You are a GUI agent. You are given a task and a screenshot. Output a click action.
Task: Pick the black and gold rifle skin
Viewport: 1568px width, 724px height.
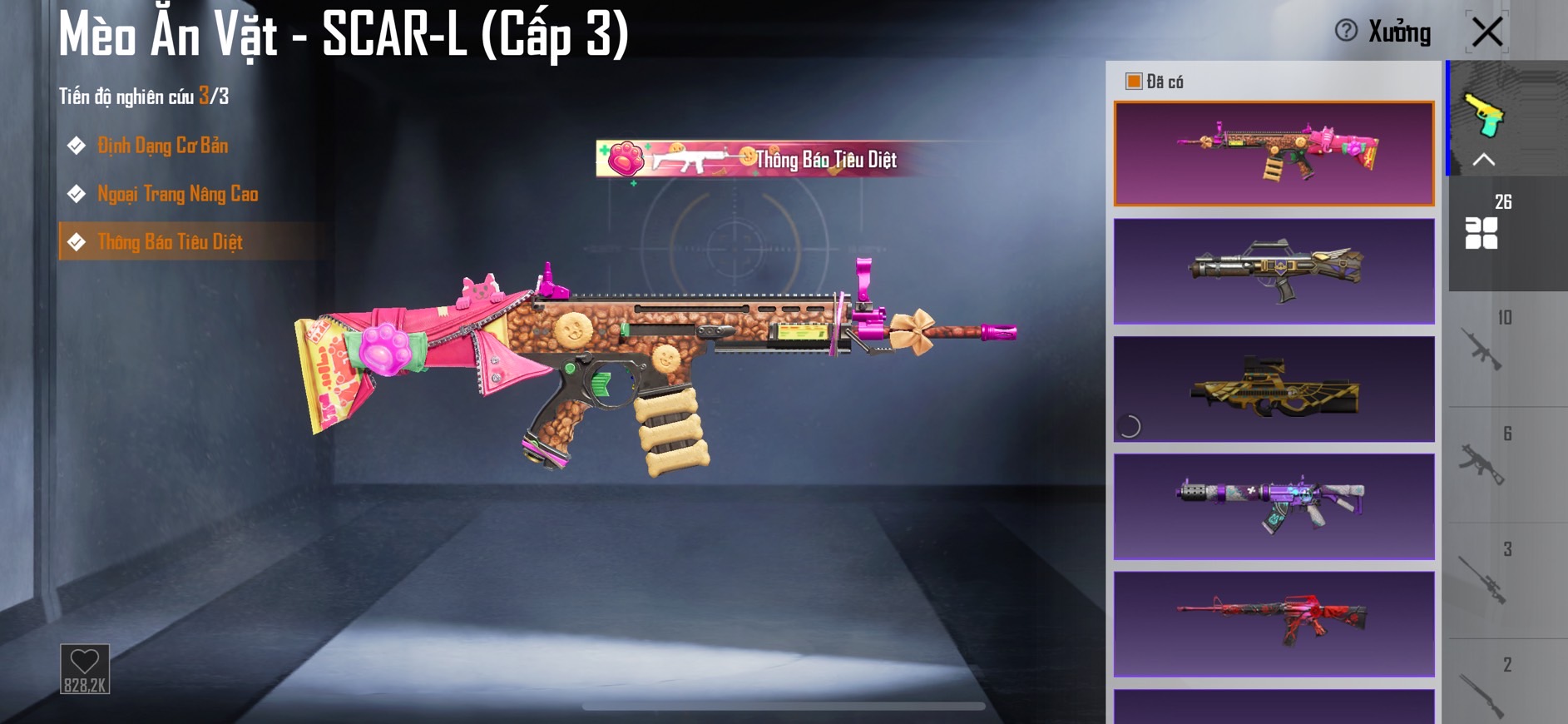1274,270
